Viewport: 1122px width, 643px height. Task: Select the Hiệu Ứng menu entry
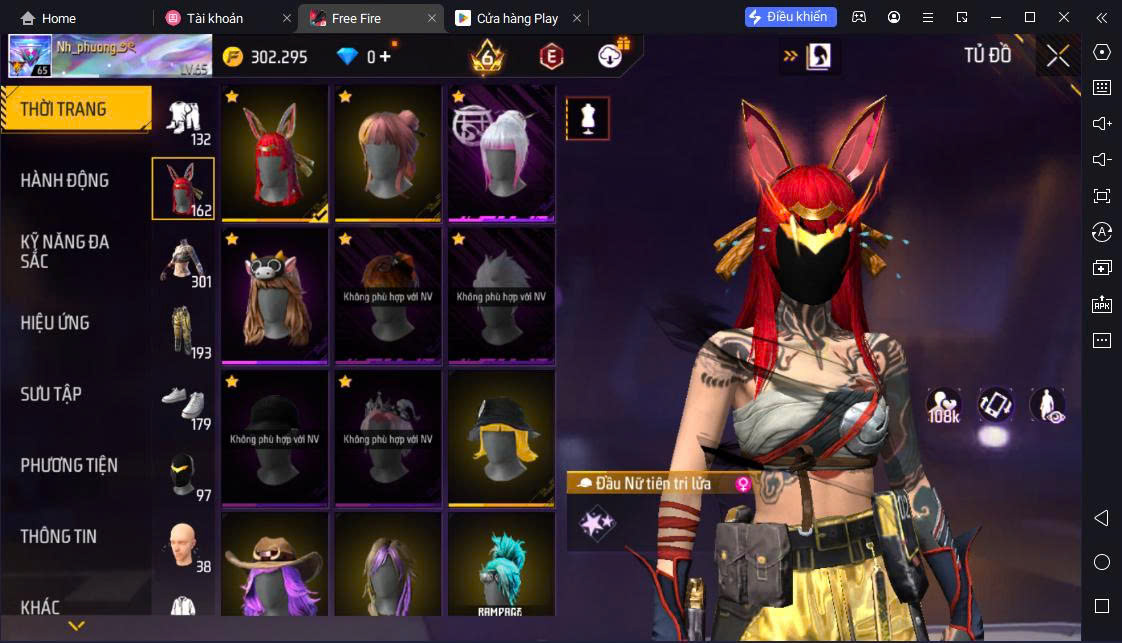click(55, 323)
